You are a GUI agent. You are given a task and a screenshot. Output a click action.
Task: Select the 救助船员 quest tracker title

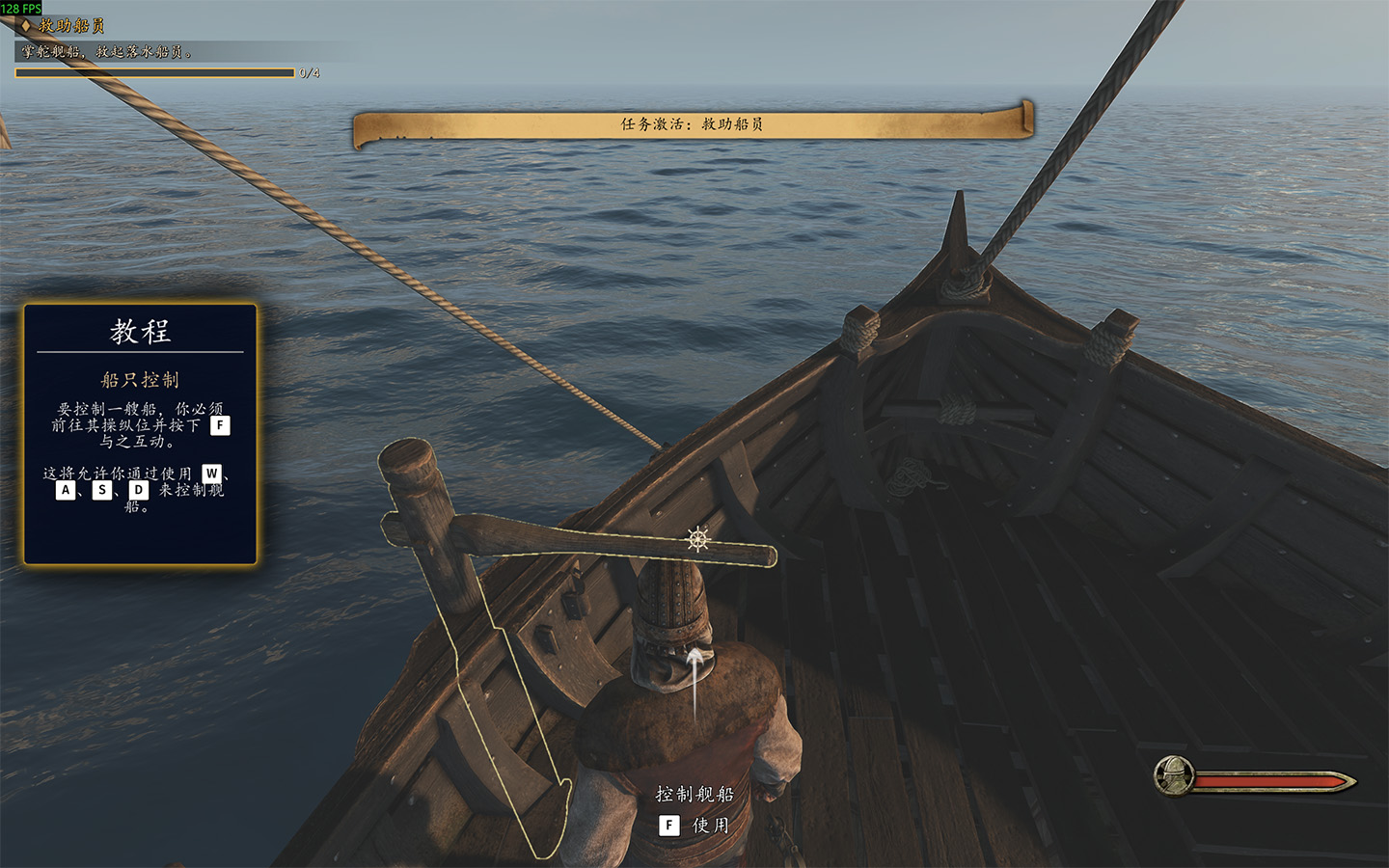pos(70,26)
